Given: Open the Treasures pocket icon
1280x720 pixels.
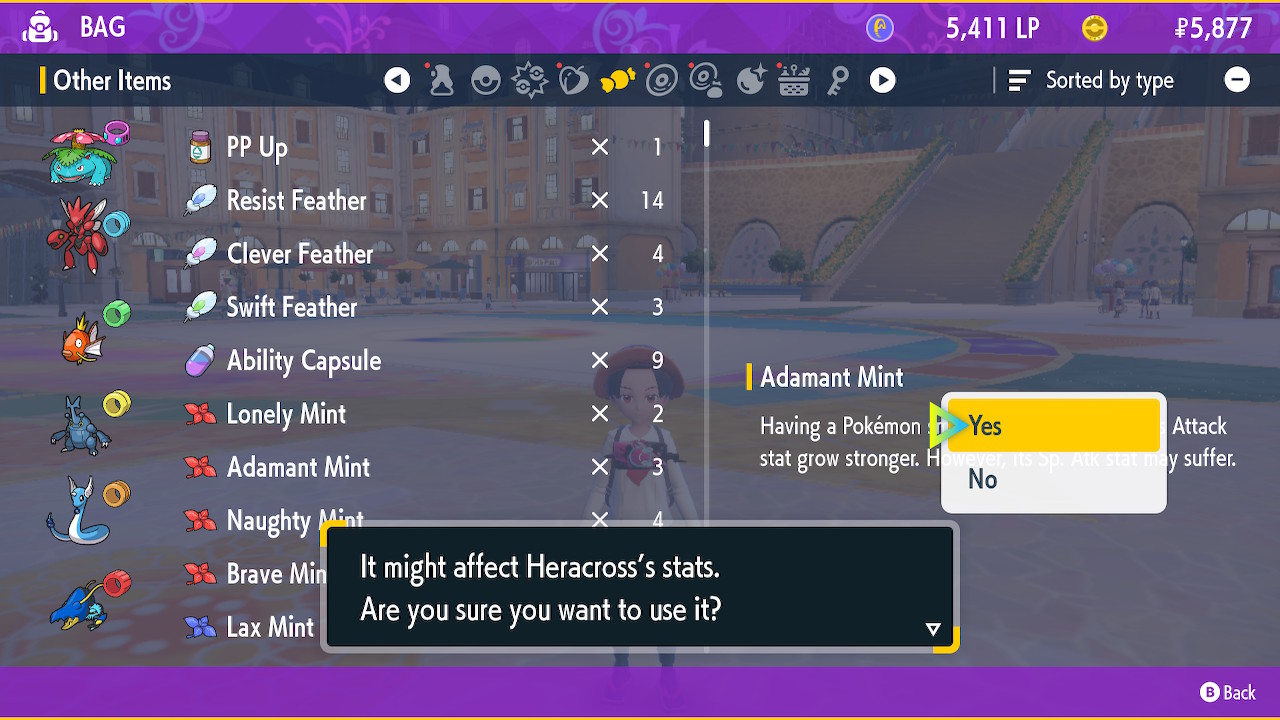Looking at the screenshot, I should tap(748, 80).
